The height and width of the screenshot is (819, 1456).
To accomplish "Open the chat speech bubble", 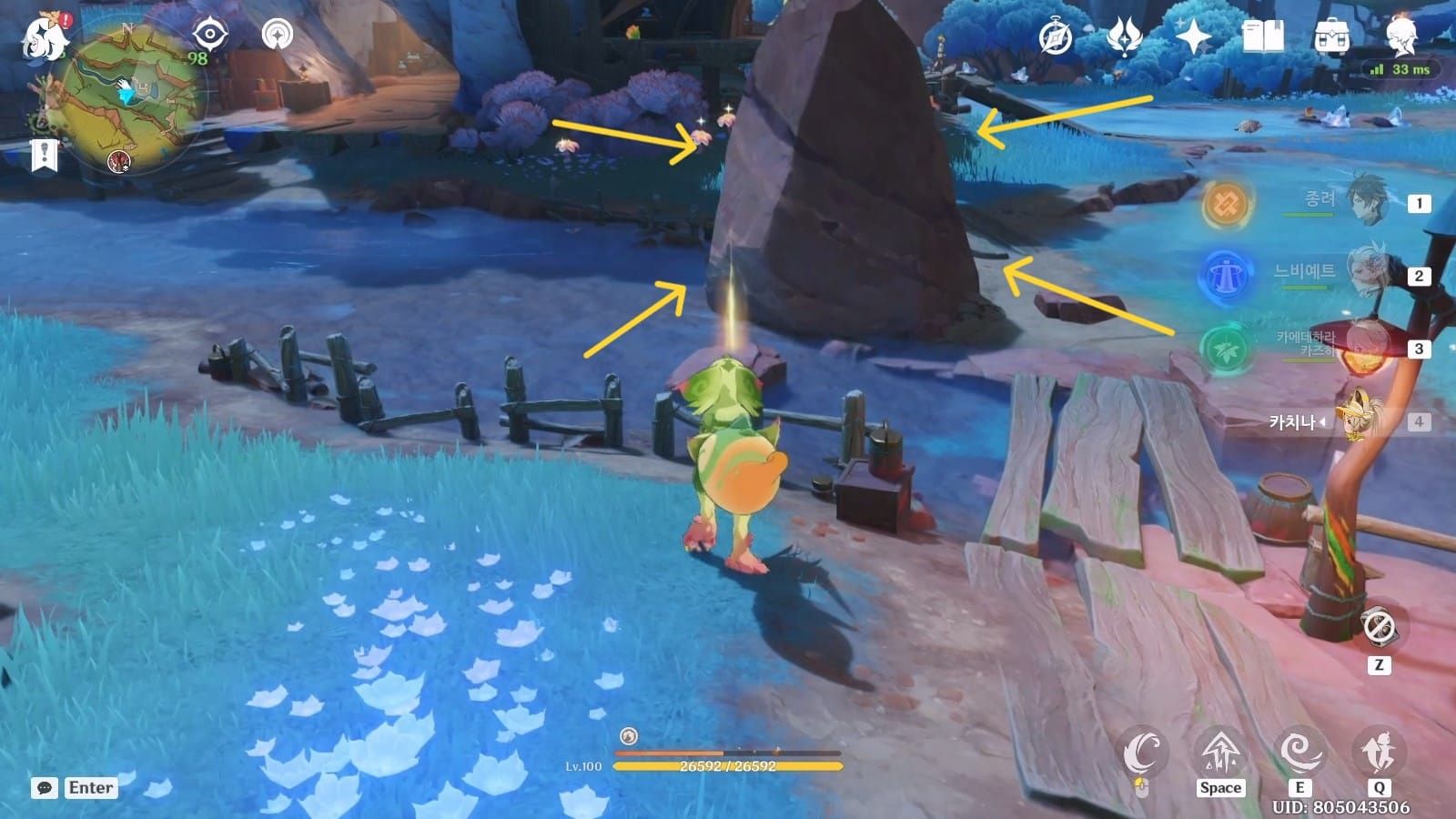I will pyautogui.click(x=44, y=788).
